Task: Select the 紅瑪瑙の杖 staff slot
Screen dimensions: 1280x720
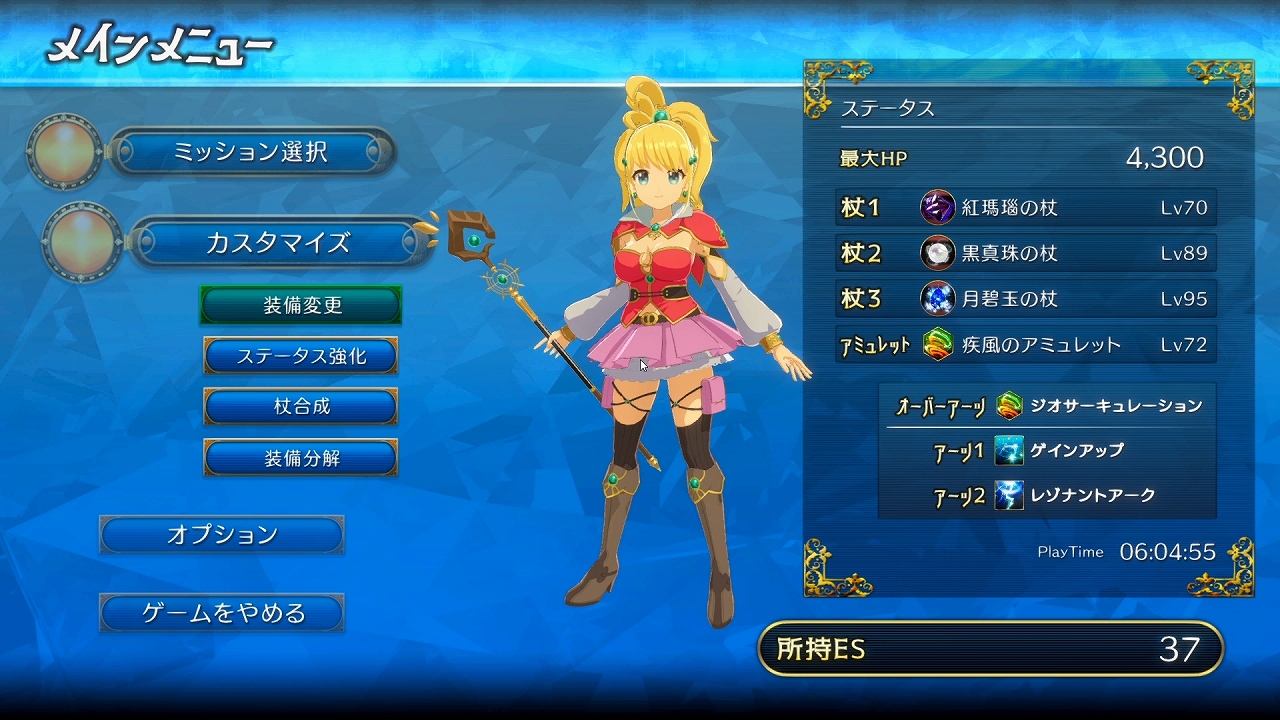Action: point(1026,208)
